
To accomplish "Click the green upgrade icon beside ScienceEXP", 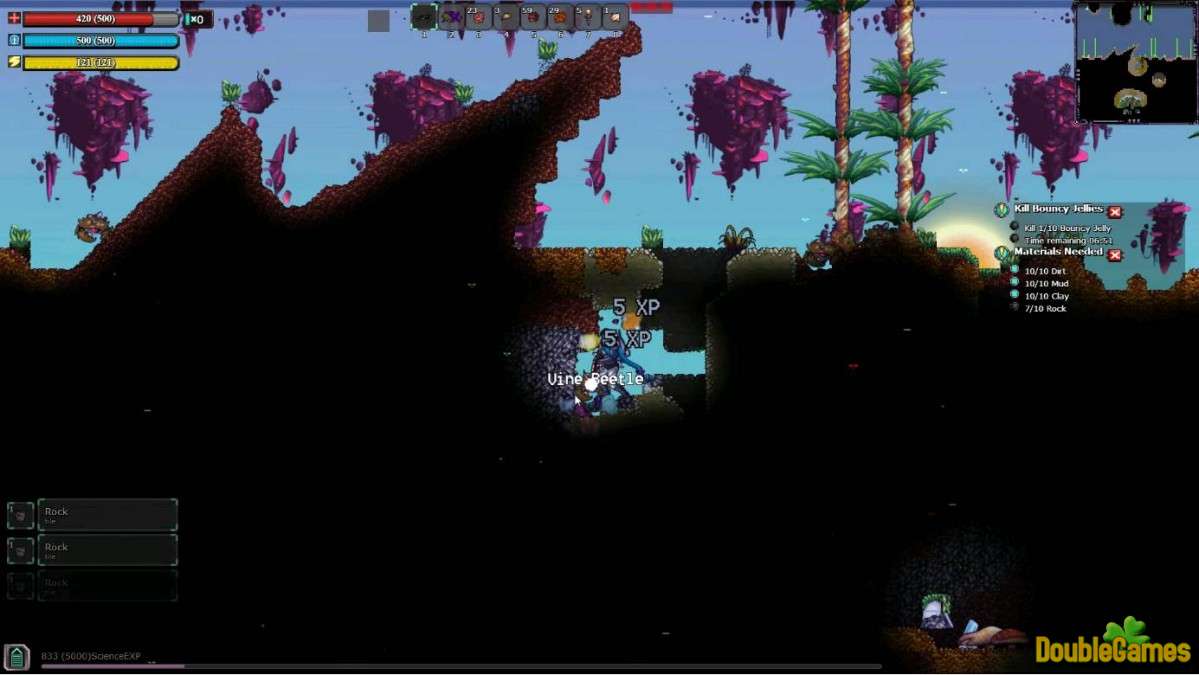I will [17, 657].
